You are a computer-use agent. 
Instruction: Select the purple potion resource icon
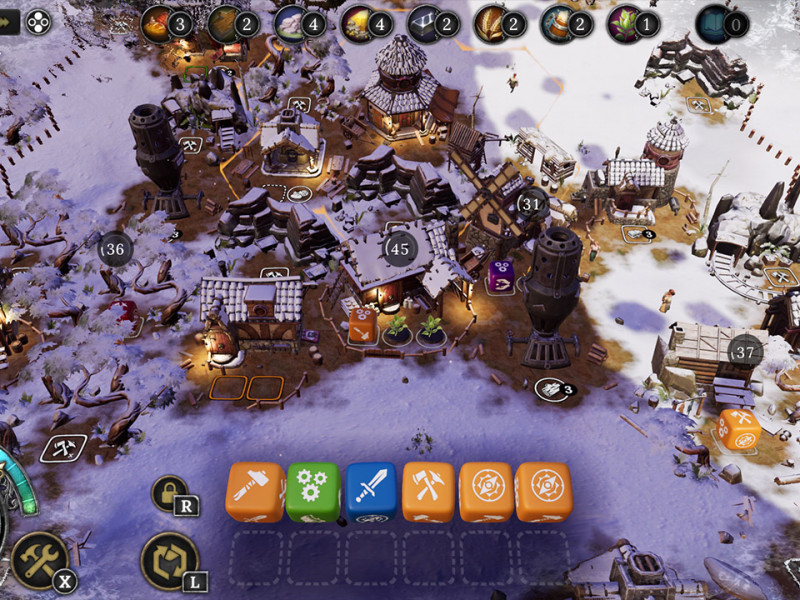coord(624,22)
